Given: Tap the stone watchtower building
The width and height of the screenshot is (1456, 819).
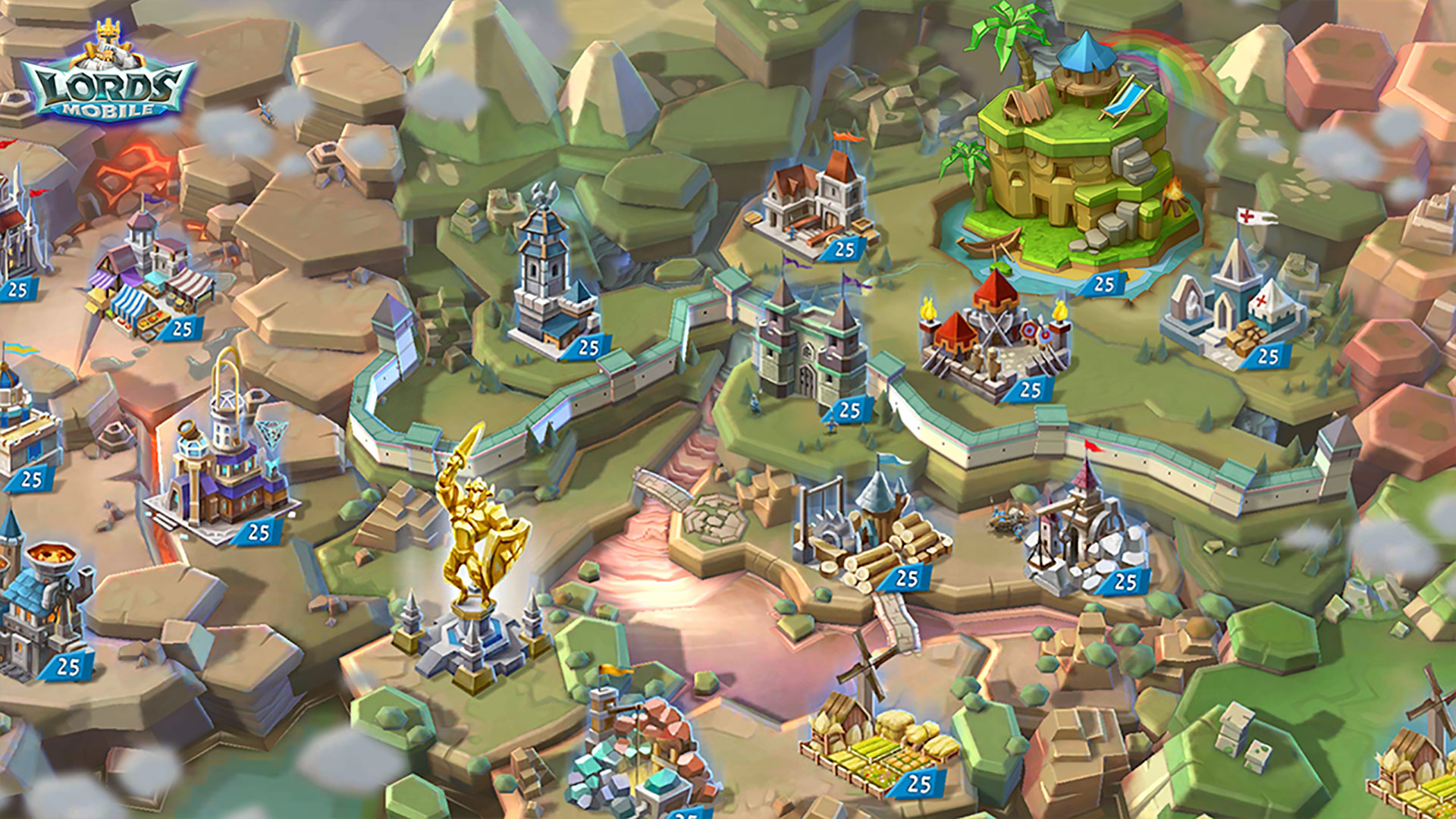Looking at the screenshot, I should click(x=548, y=281).
